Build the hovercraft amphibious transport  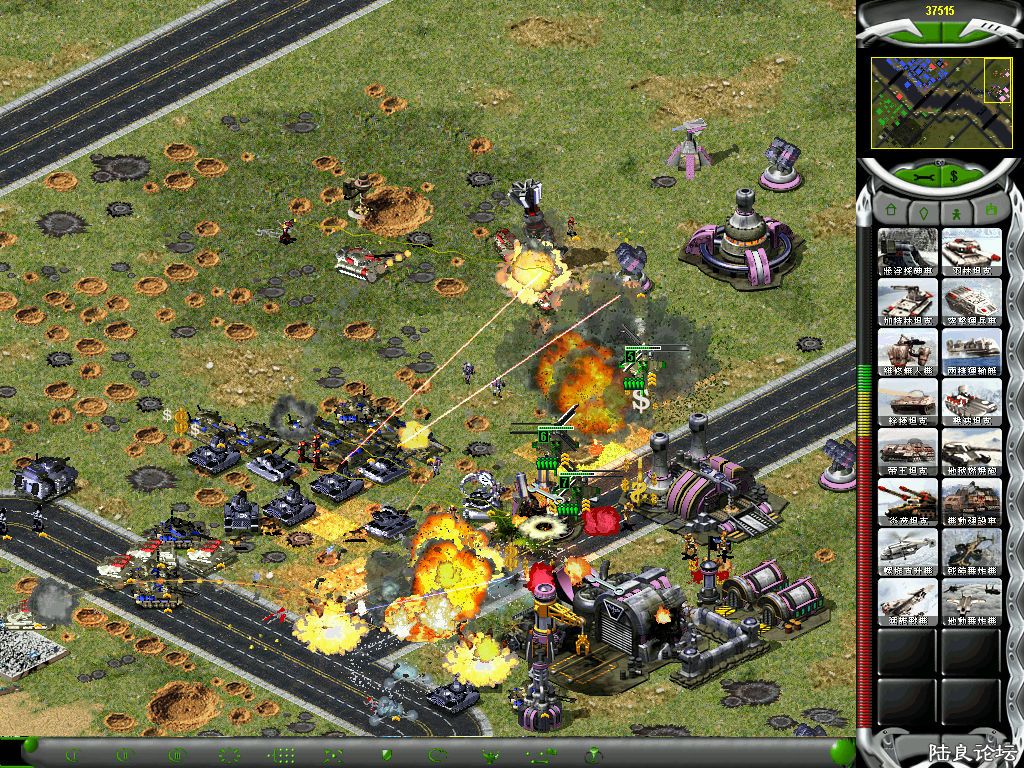(972, 352)
